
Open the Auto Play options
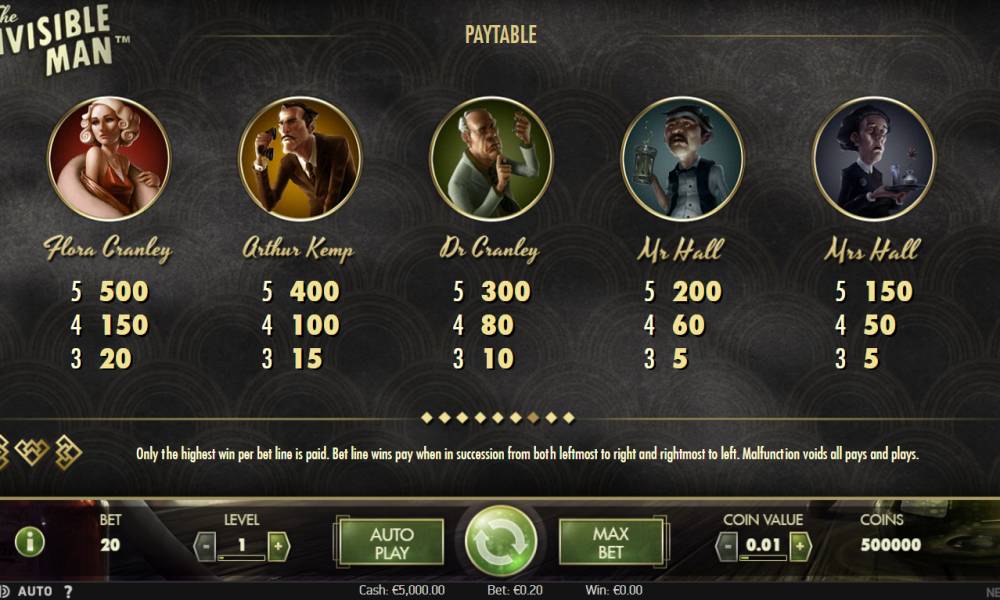tap(391, 542)
